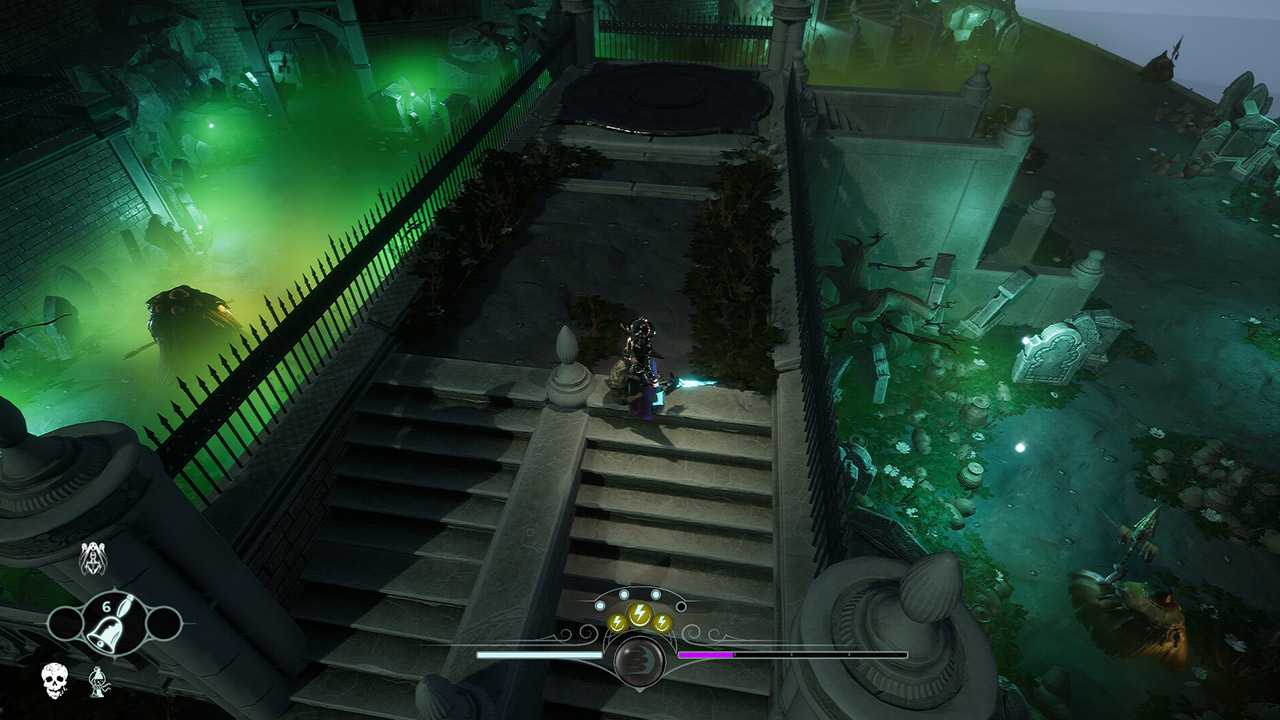
Task: Toggle the second white pip indicator
Action: coord(624,594)
